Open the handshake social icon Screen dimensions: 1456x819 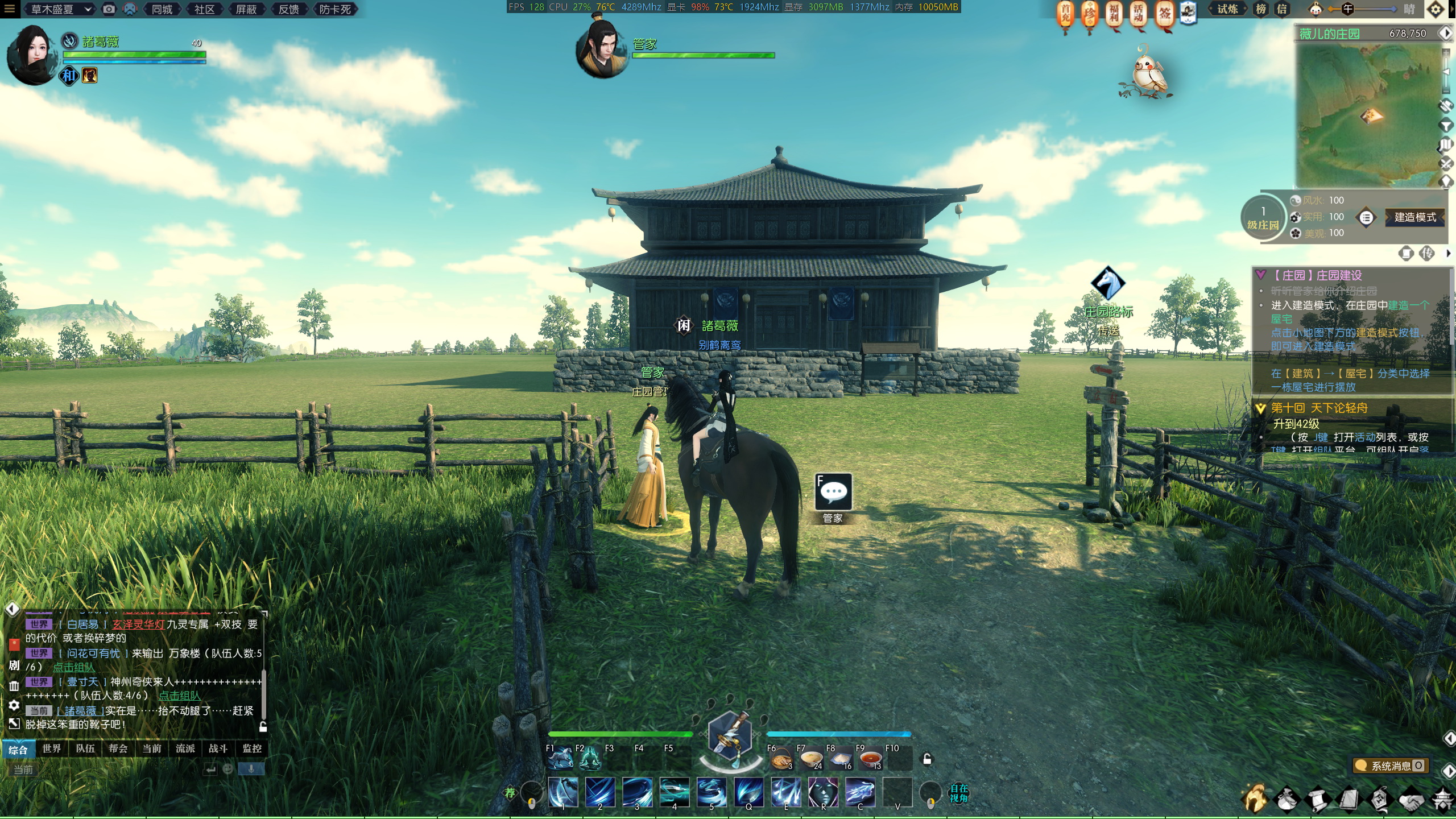(1411, 800)
